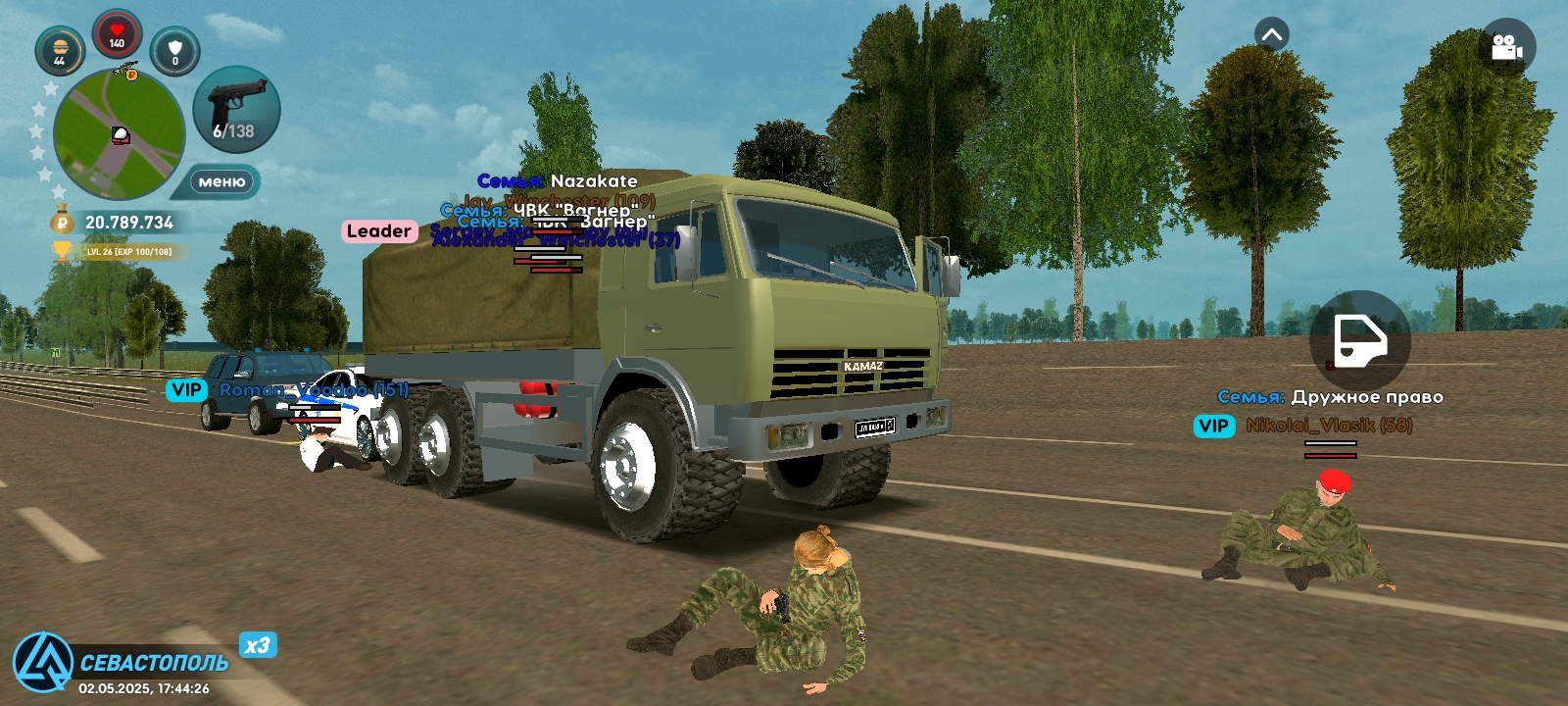This screenshot has width=1568, height=706.
Task: Toggle the VIP badge near Roman_Voodoo
Action: [x=186, y=390]
